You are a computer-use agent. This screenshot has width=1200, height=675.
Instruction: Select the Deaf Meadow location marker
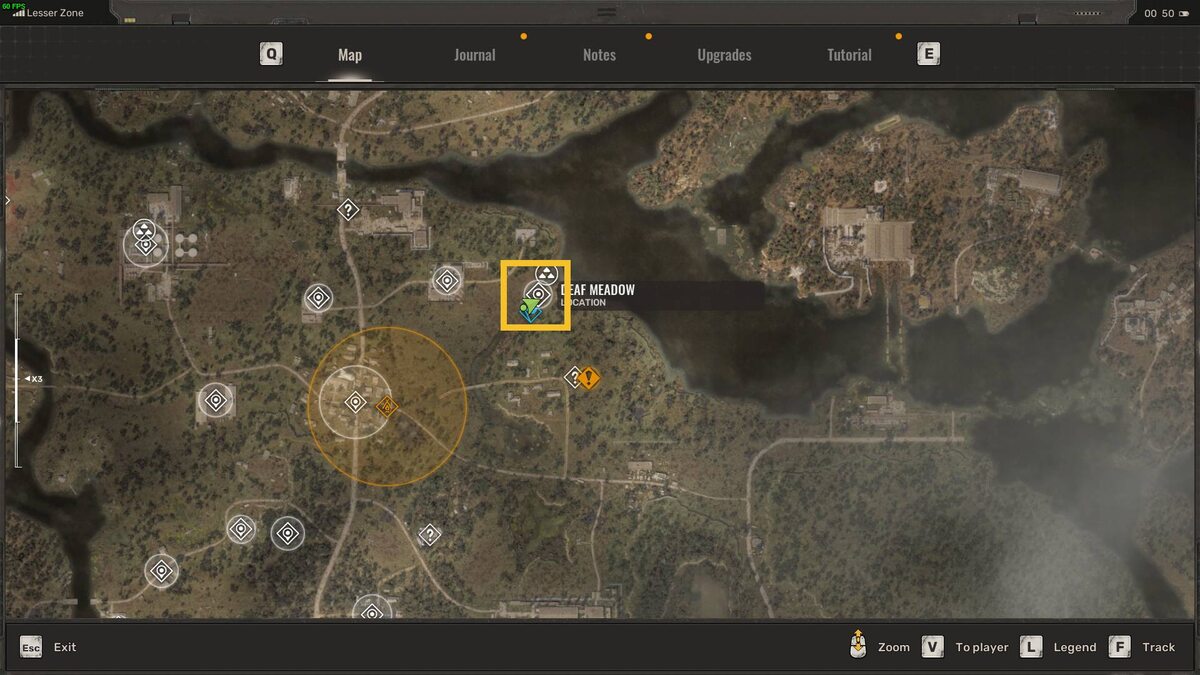click(538, 294)
